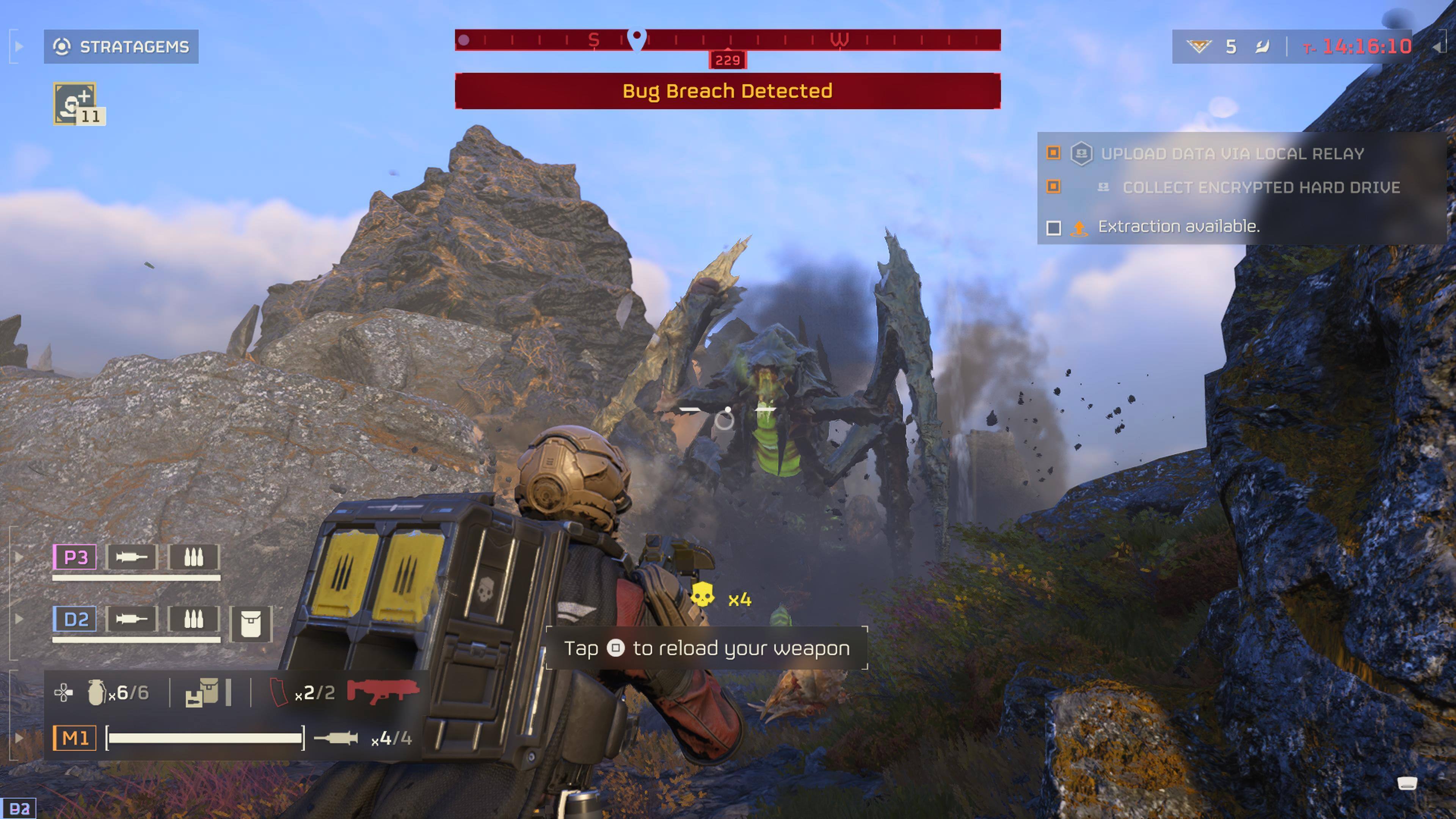
Task: Select the Upload Data Via Local Relay objective
Action: tap(1232, 154)
